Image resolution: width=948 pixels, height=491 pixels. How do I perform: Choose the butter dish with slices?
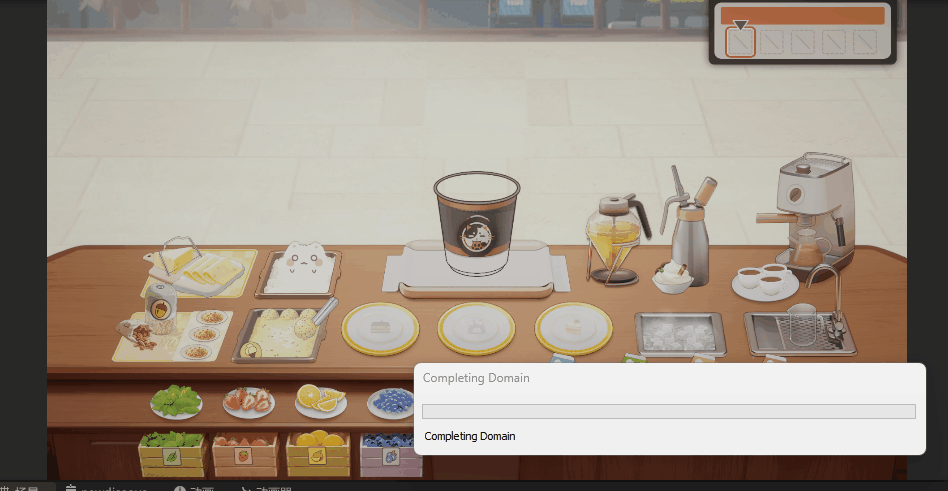[x=200, y=268]
